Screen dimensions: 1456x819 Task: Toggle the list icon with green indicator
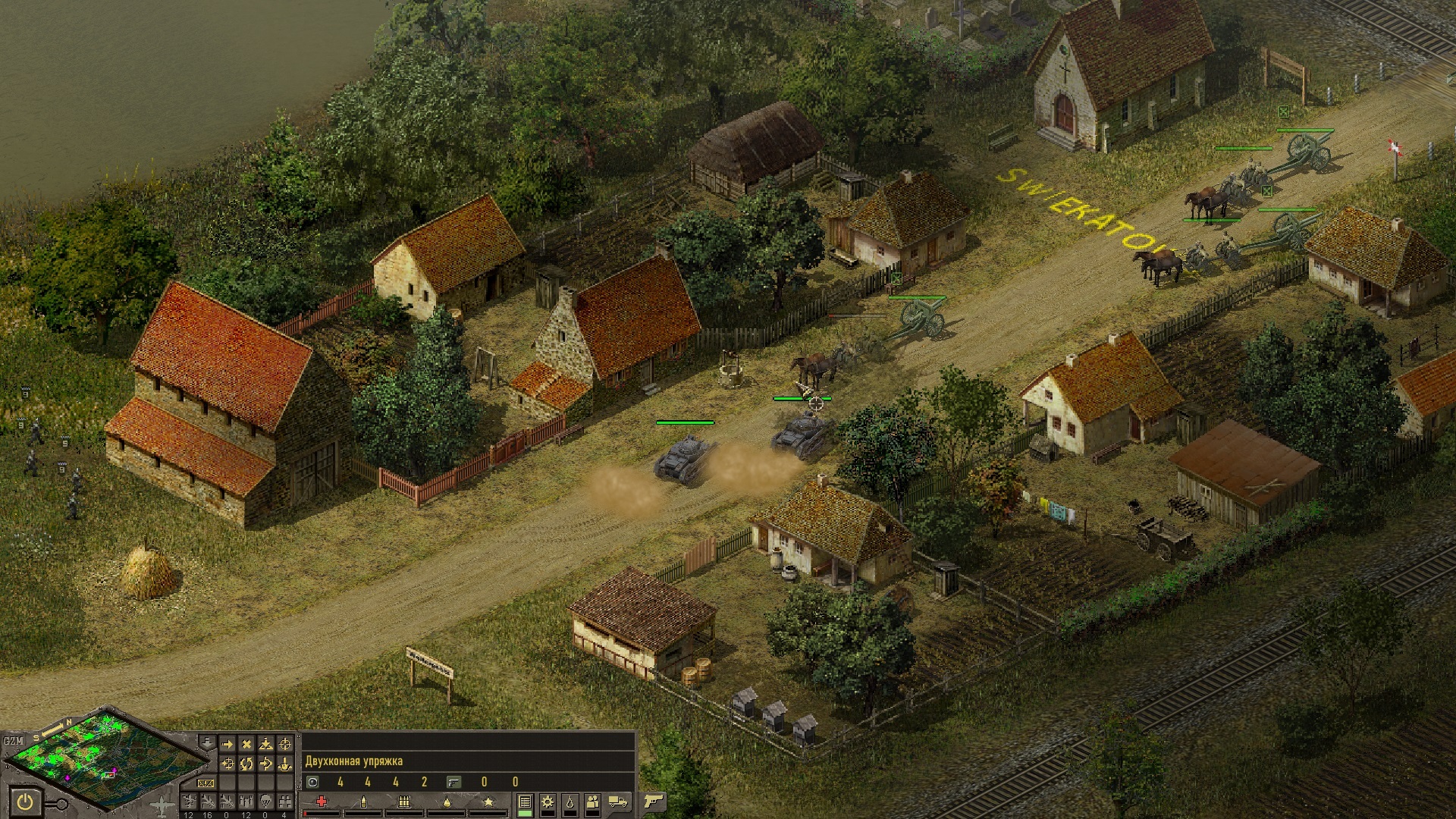pyautogui.click(x=525, y=802)
